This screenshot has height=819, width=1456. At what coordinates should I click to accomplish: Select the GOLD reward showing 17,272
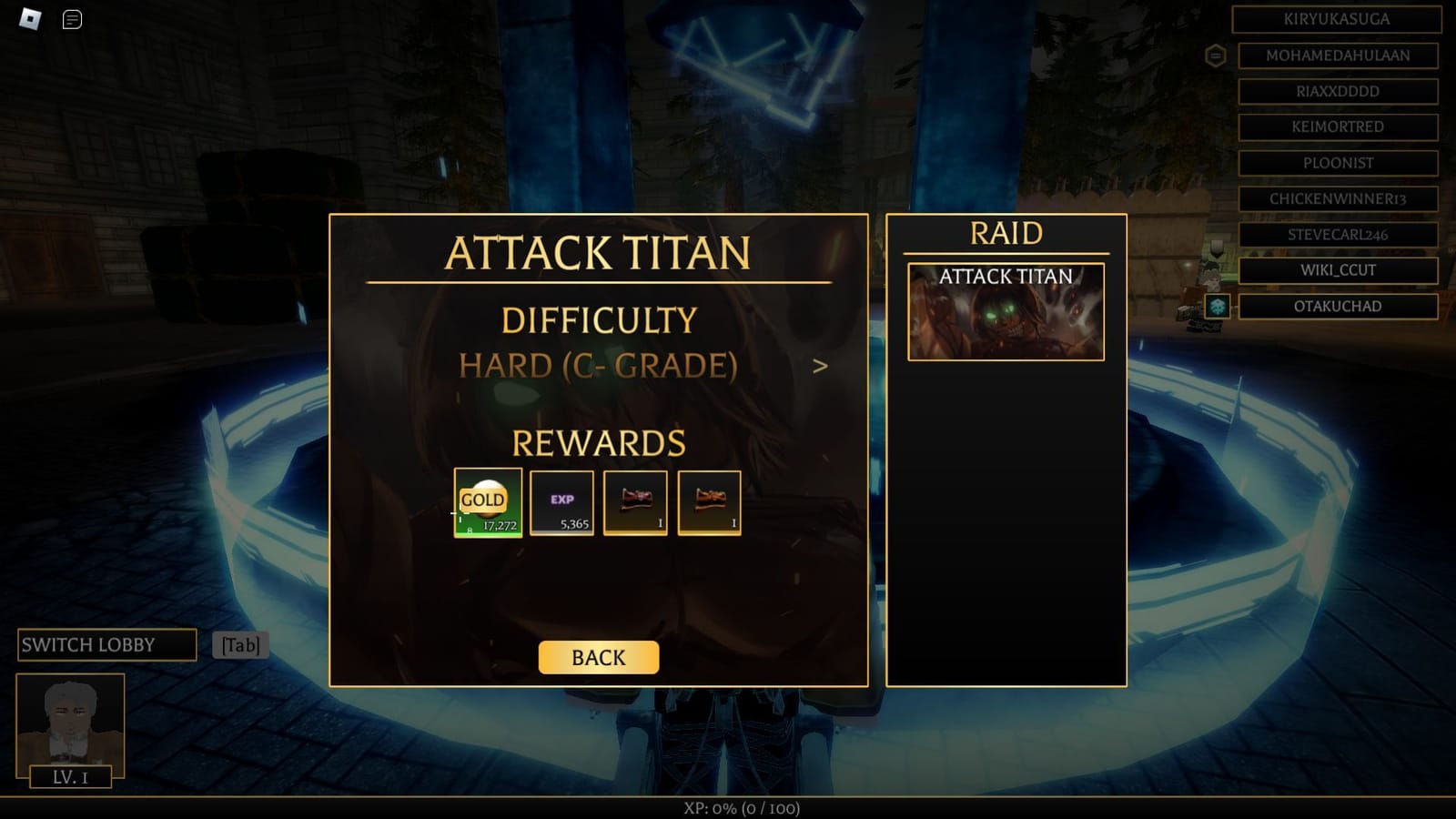click(x=487, y=503)
